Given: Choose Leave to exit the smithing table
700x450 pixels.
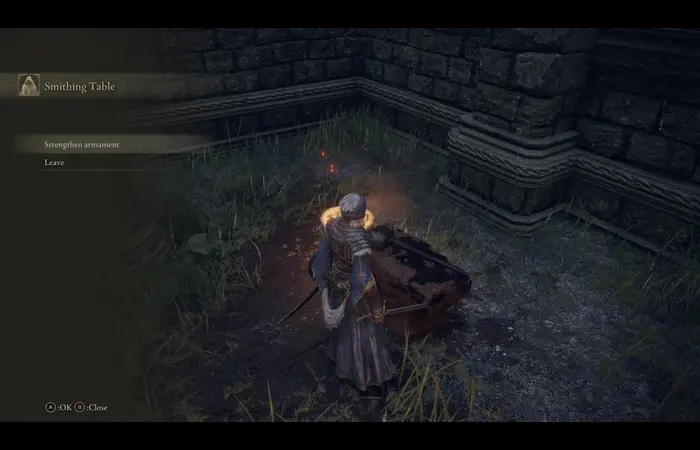Looking at the screenshot, I should point(55,162).
